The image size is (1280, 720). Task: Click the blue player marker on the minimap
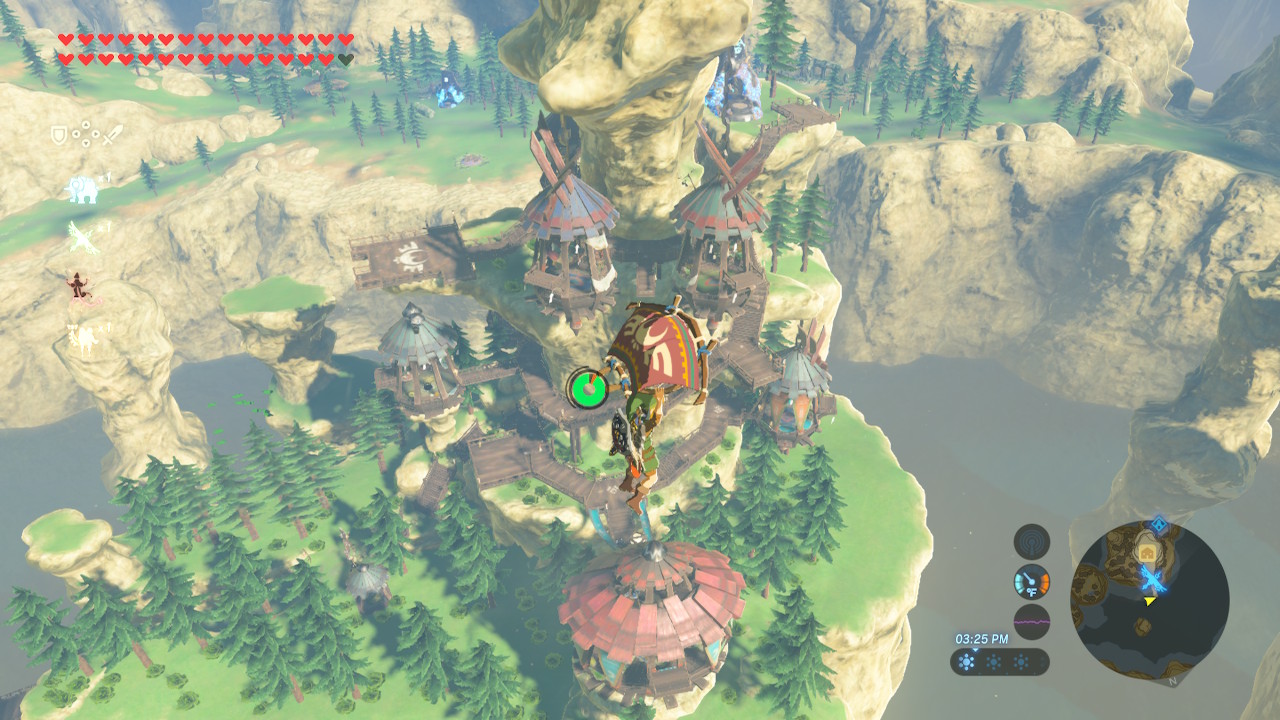tap(1152, 580)
